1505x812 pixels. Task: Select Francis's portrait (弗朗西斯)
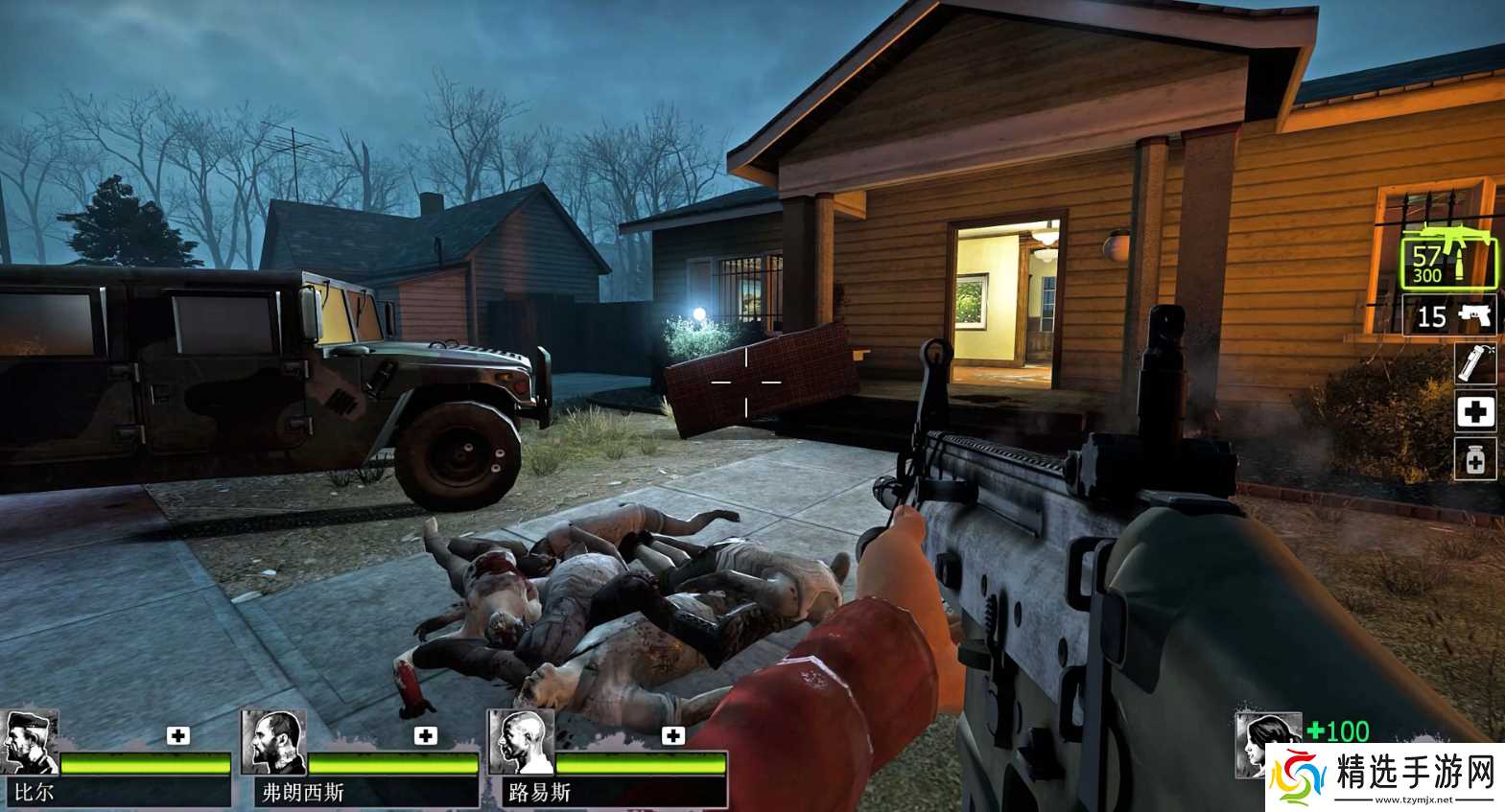pyautogui.click(x=273, y=743)
